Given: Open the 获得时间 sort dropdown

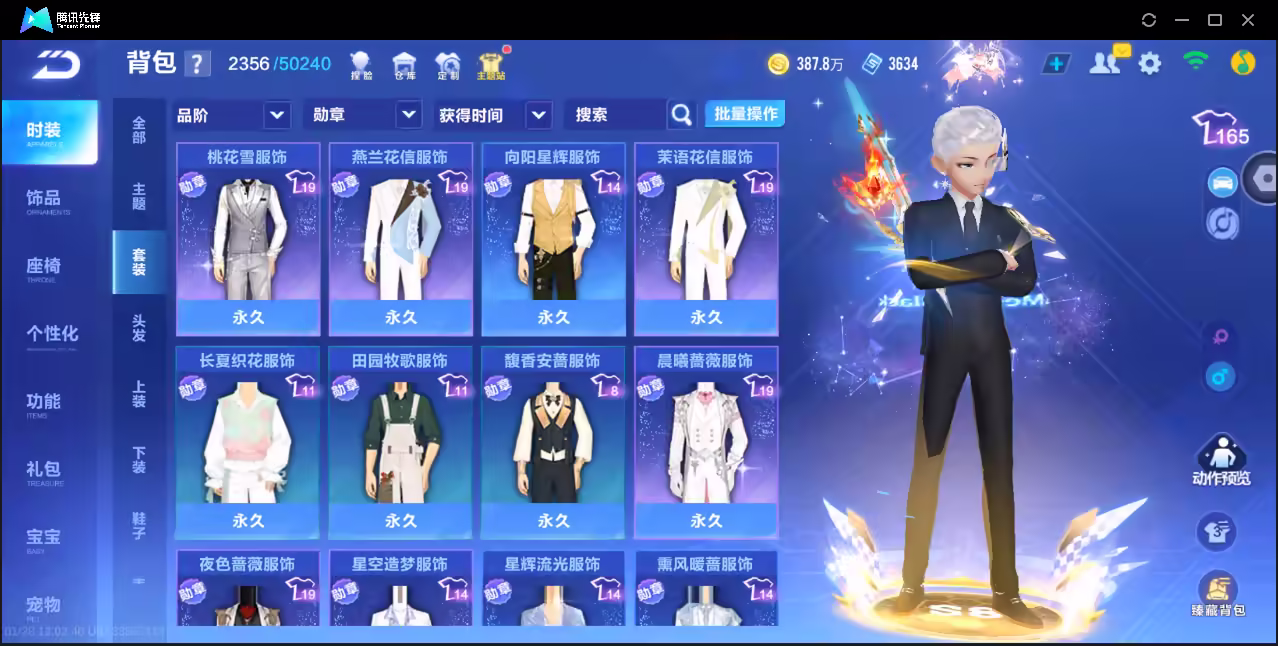Looking at the screenshot, I should [x=494, y=115].
